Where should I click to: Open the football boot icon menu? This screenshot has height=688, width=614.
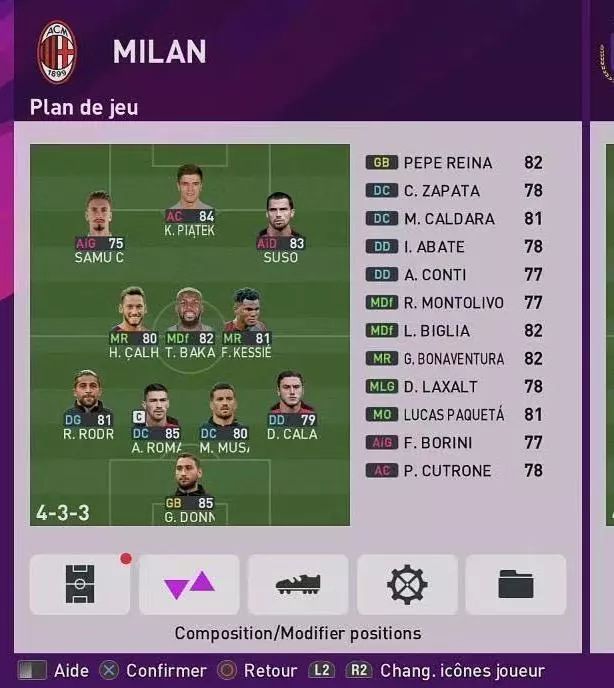click(298, 585)
